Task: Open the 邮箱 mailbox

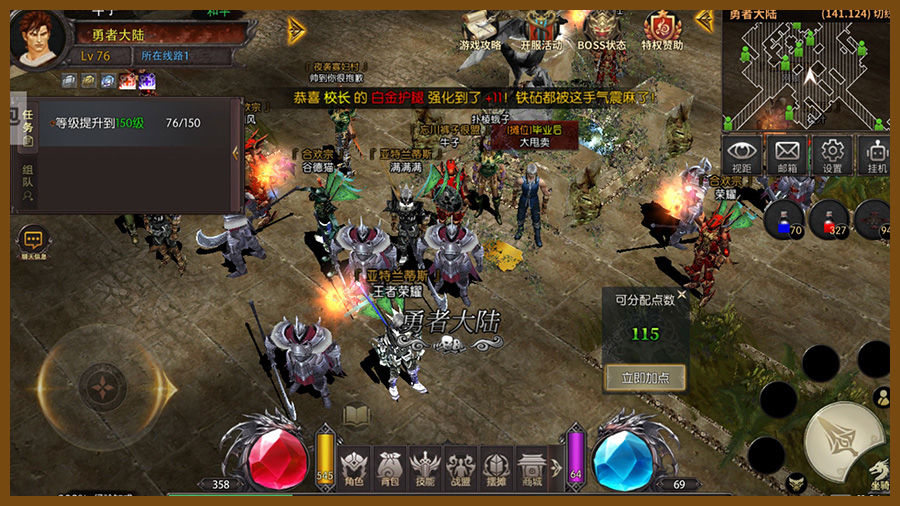Action: [787, 156]
